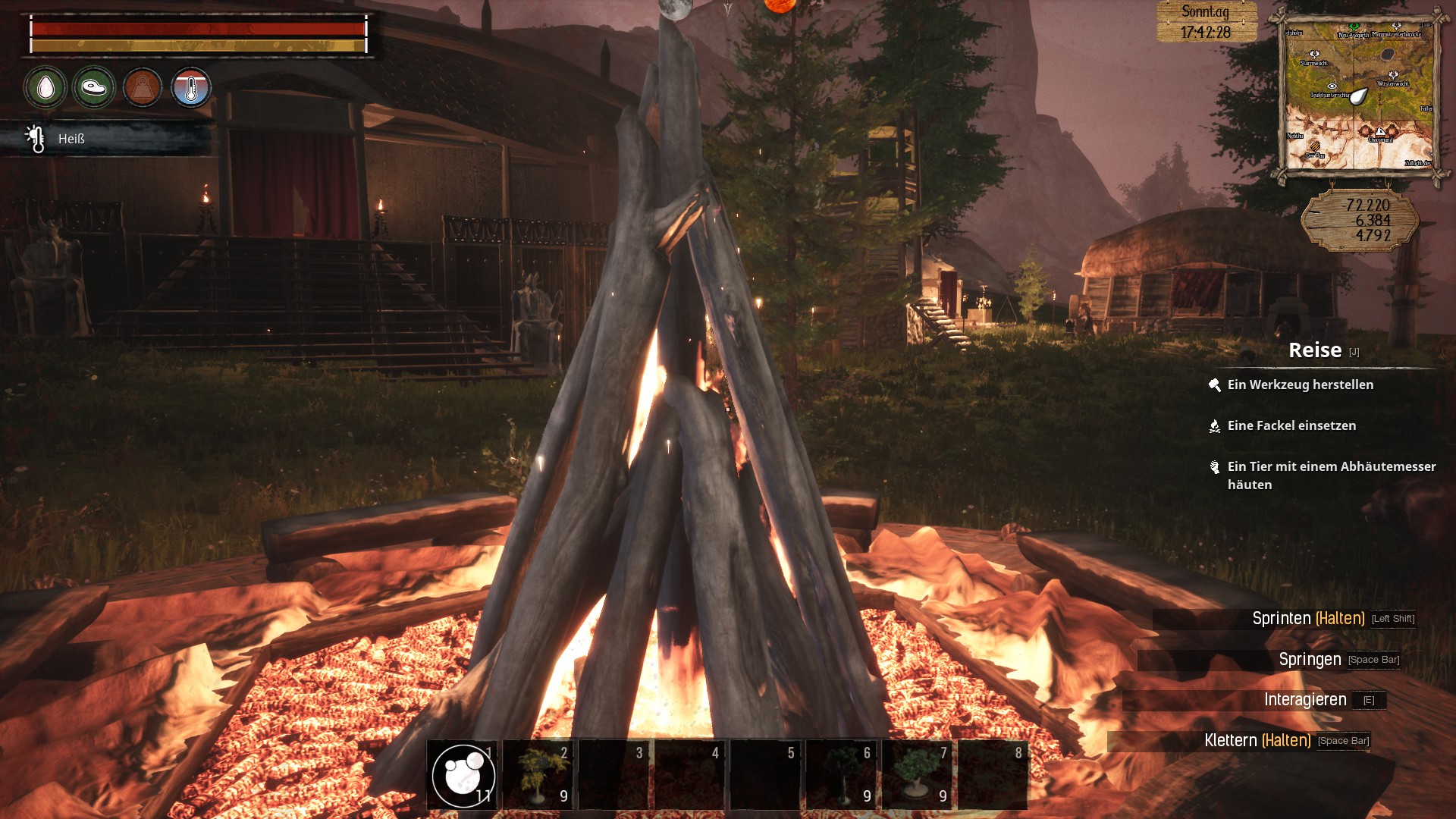Select the "Ein Werkzeug herstellen" journey step
This screenshot has width=1456, height=819.
coord(1300,385)
